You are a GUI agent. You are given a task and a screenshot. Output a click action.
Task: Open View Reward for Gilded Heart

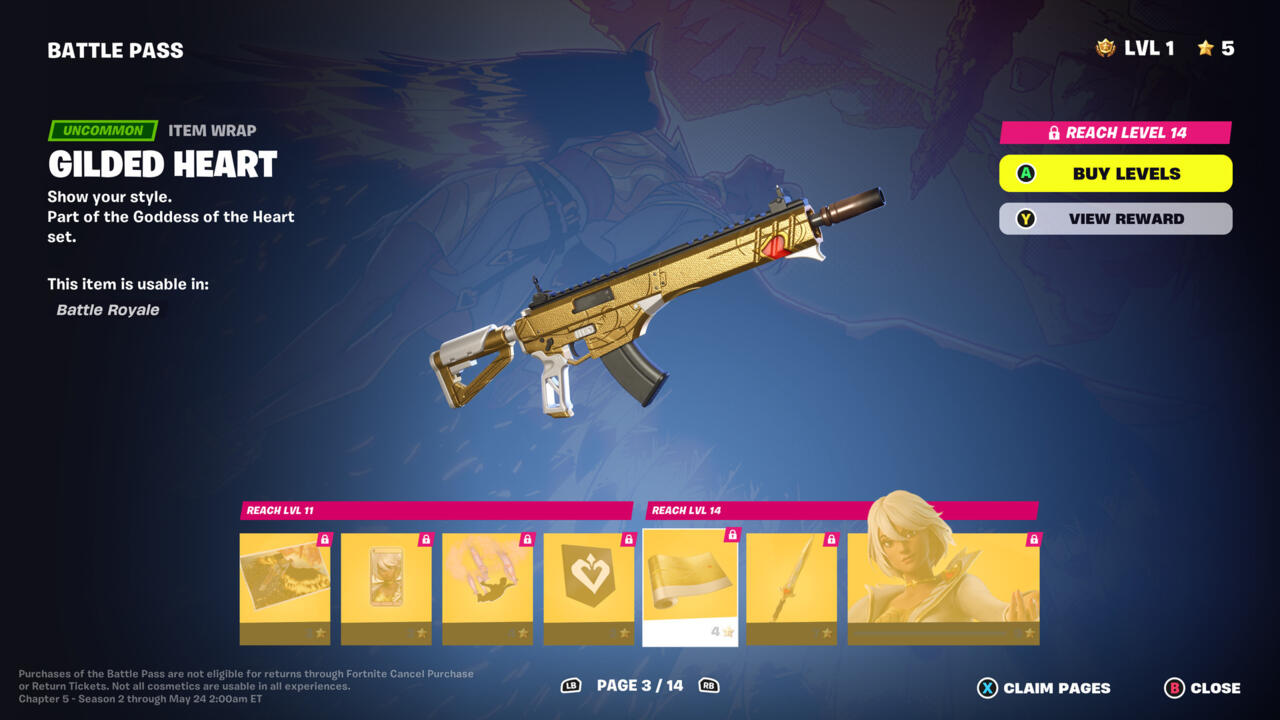click(1115, 219)
